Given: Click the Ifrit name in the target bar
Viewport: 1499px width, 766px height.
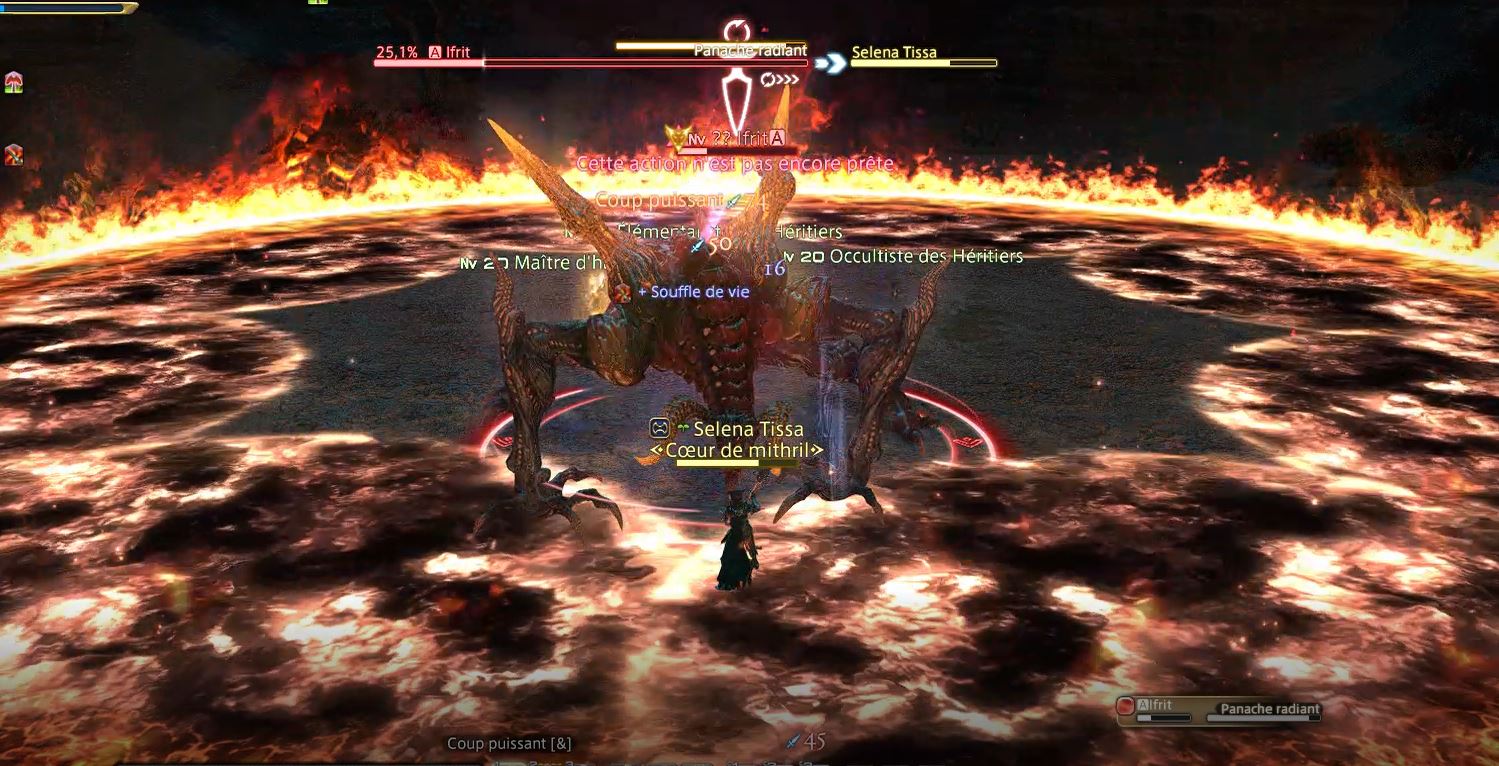Looking at the screenshot, I should pyautogui.click(x=457, y=53).
